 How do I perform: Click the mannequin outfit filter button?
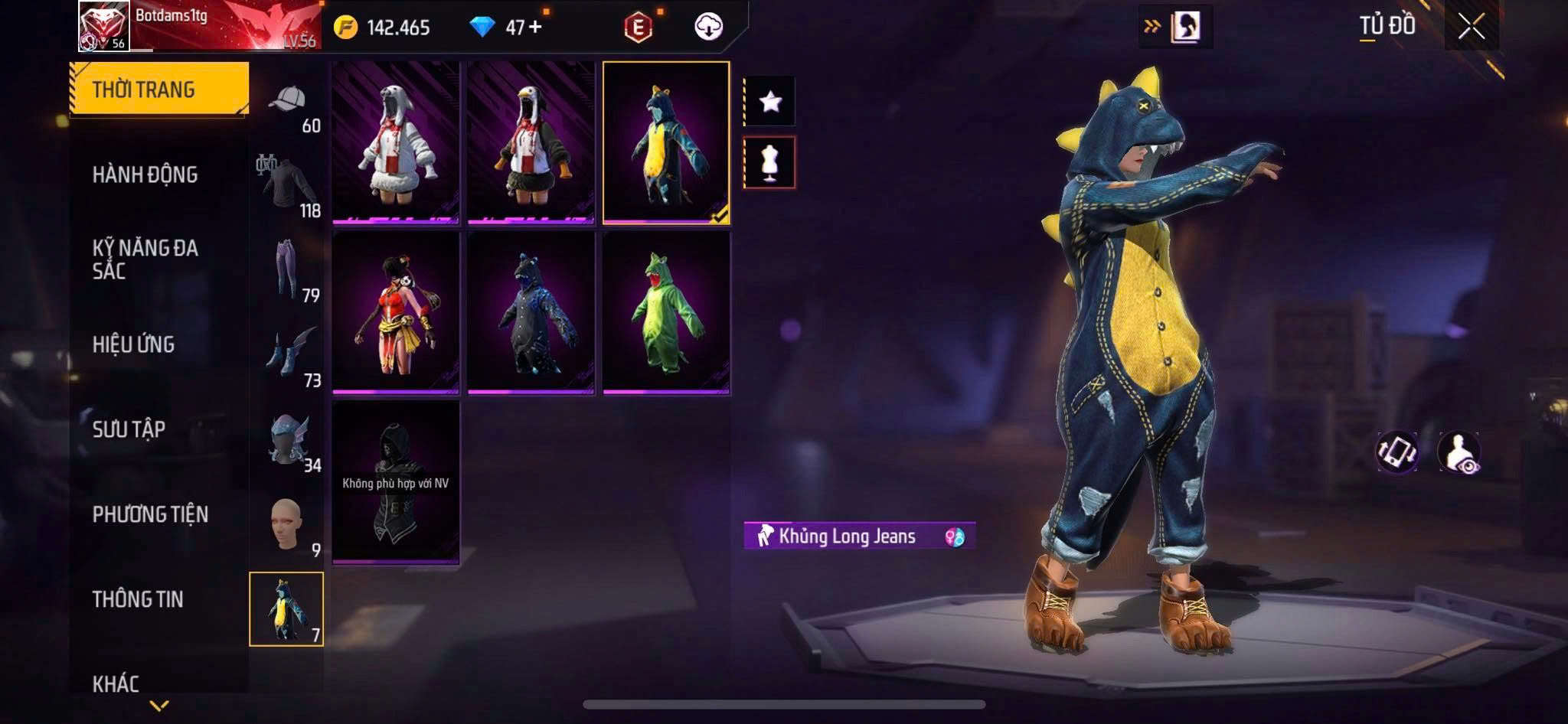[770, 162]
